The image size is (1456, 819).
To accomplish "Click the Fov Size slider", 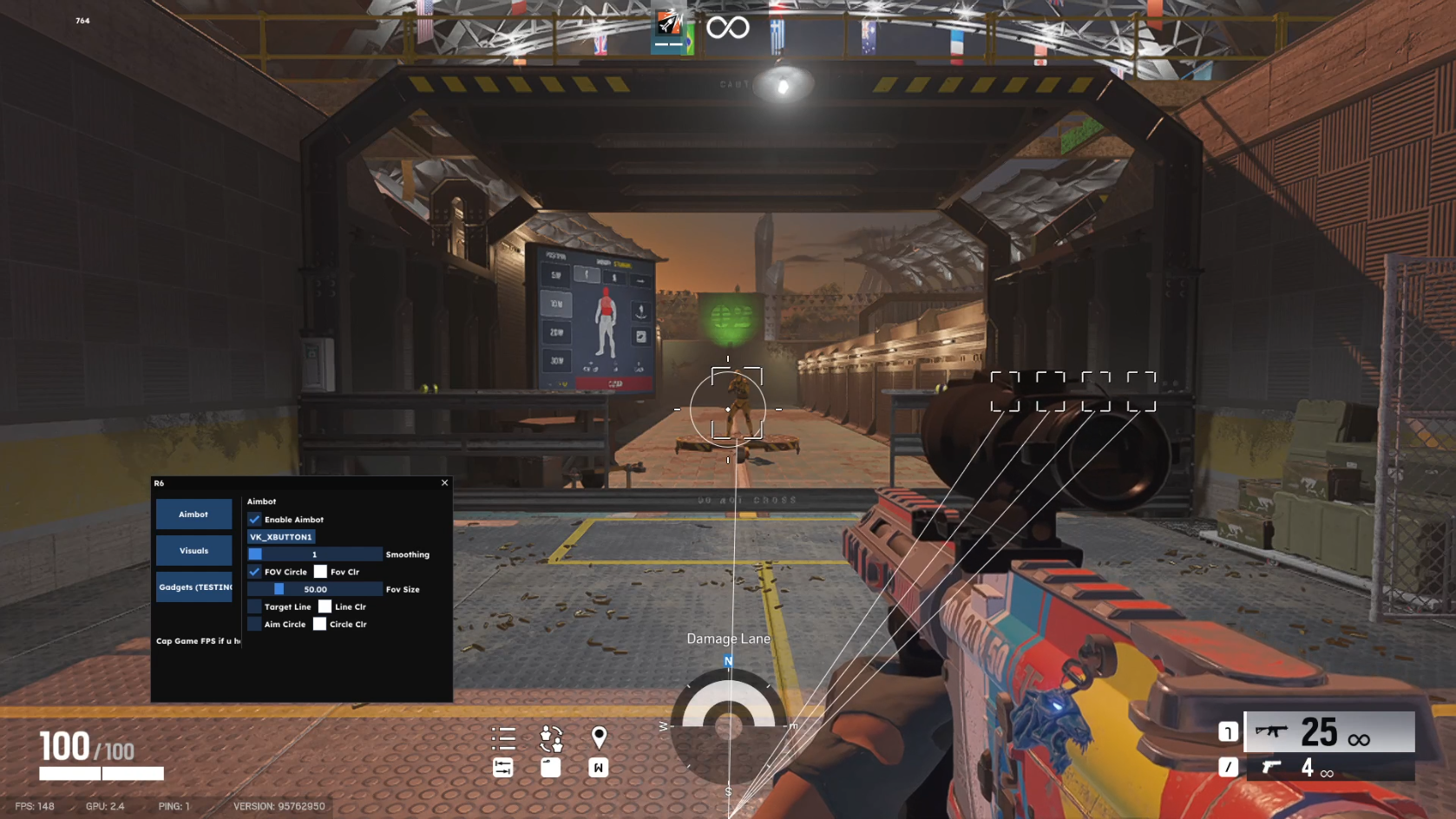I will tap(314, 589).
